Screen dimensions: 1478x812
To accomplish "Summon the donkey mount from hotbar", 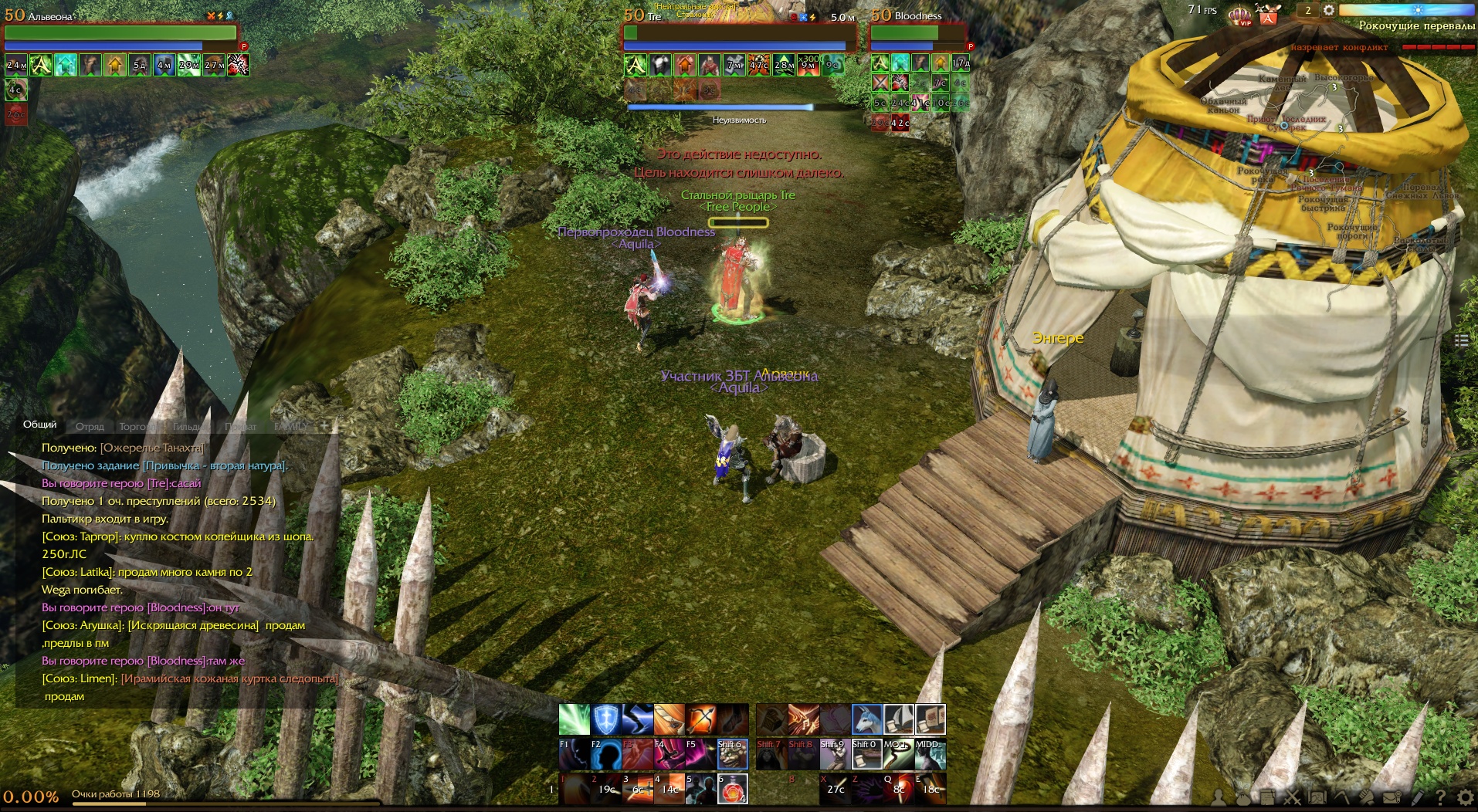I will click(x=866, y=719).
